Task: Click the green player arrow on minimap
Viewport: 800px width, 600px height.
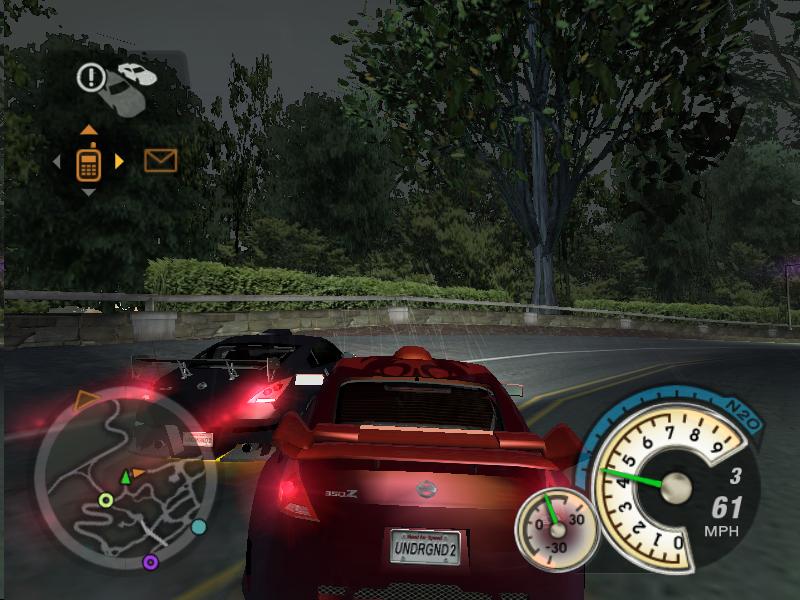Action: click(126, 477)
